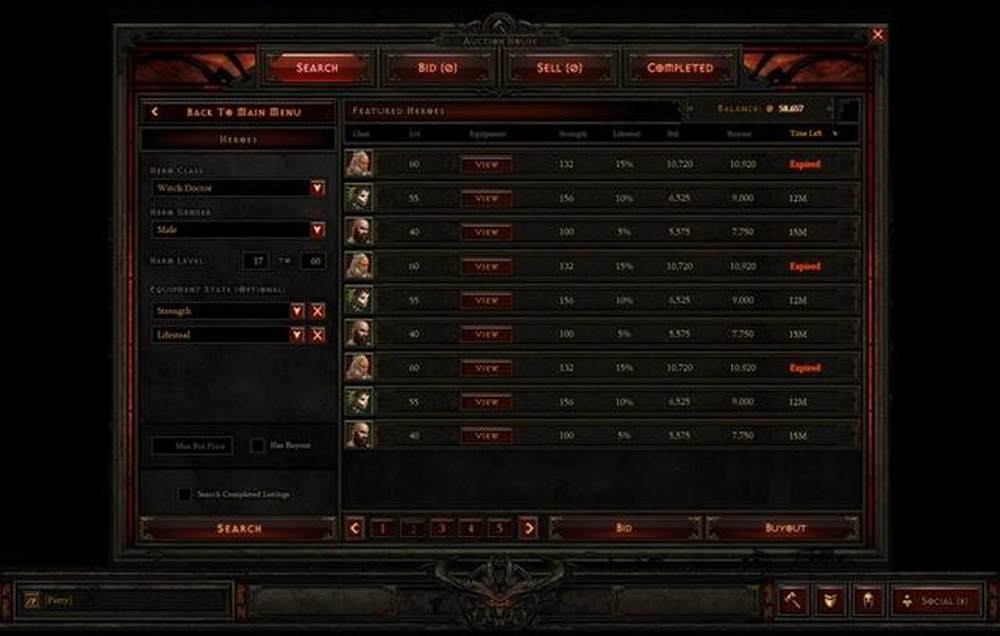Go Back To Main Menu

[238, 112]
